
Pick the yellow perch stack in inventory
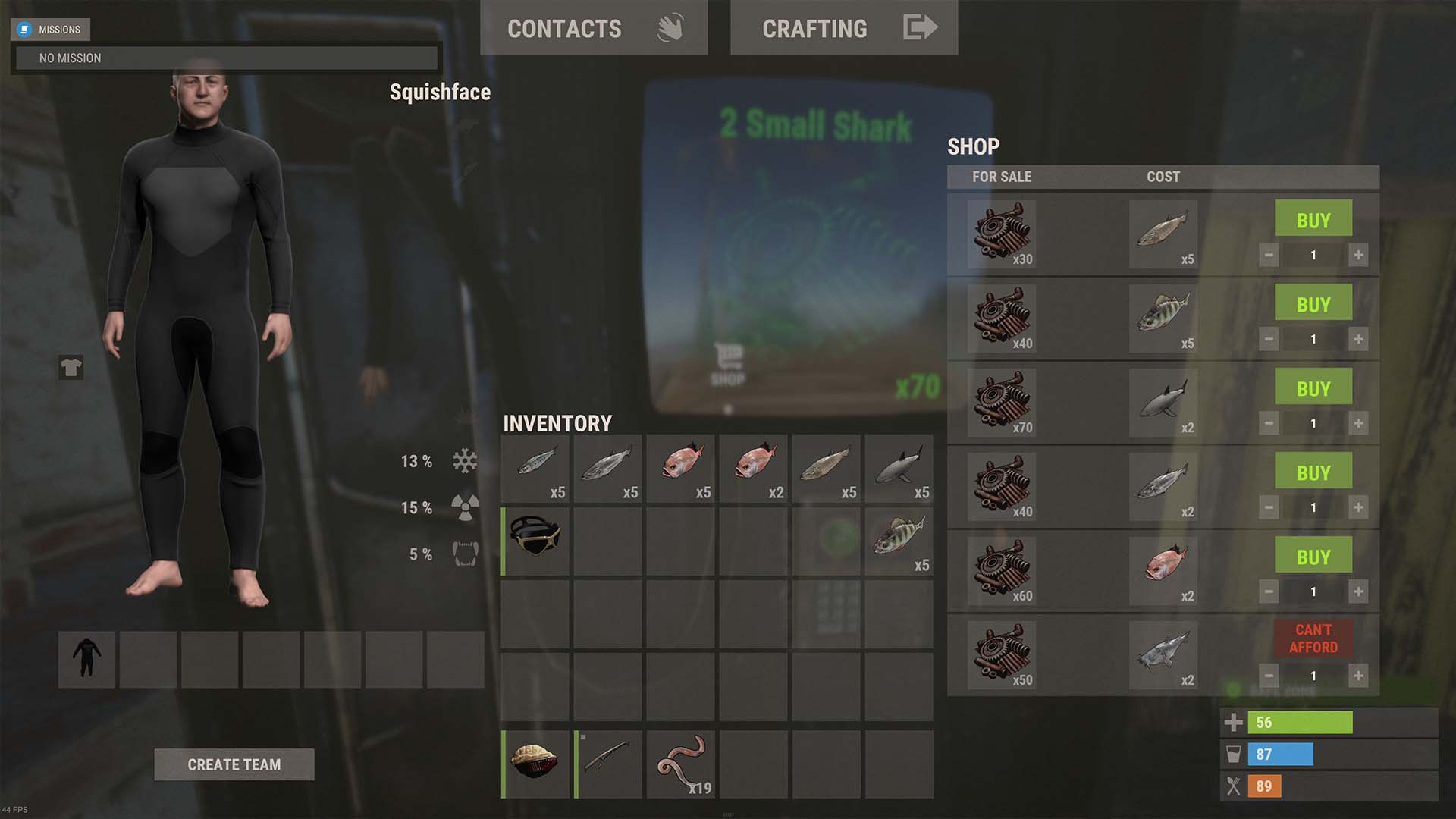tap(899, 541)
